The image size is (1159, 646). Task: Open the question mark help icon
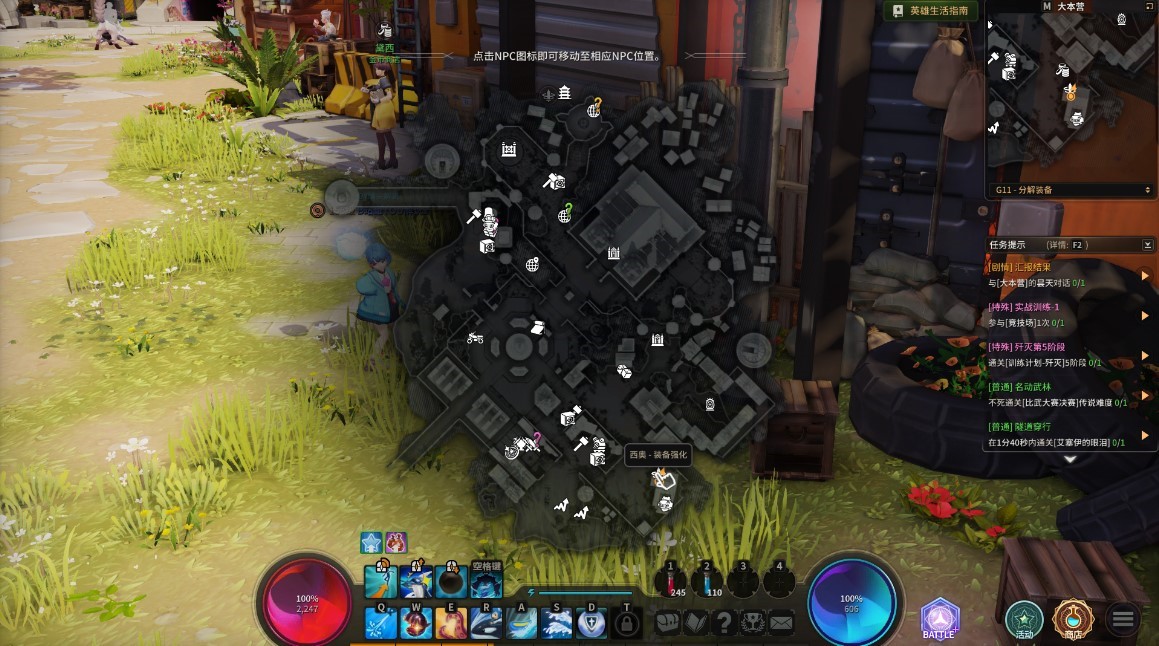[x=724, y=622]
